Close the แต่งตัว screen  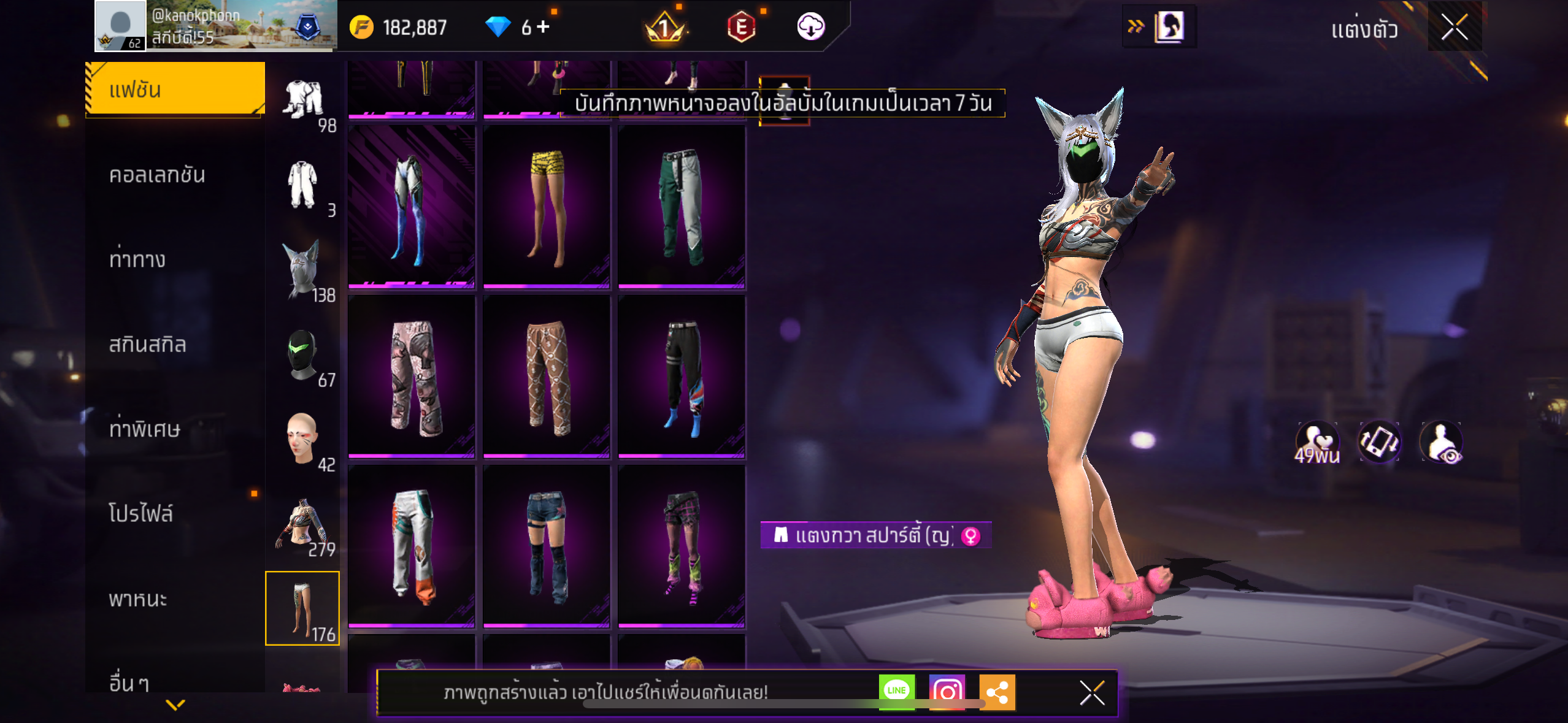(1454, 27)
